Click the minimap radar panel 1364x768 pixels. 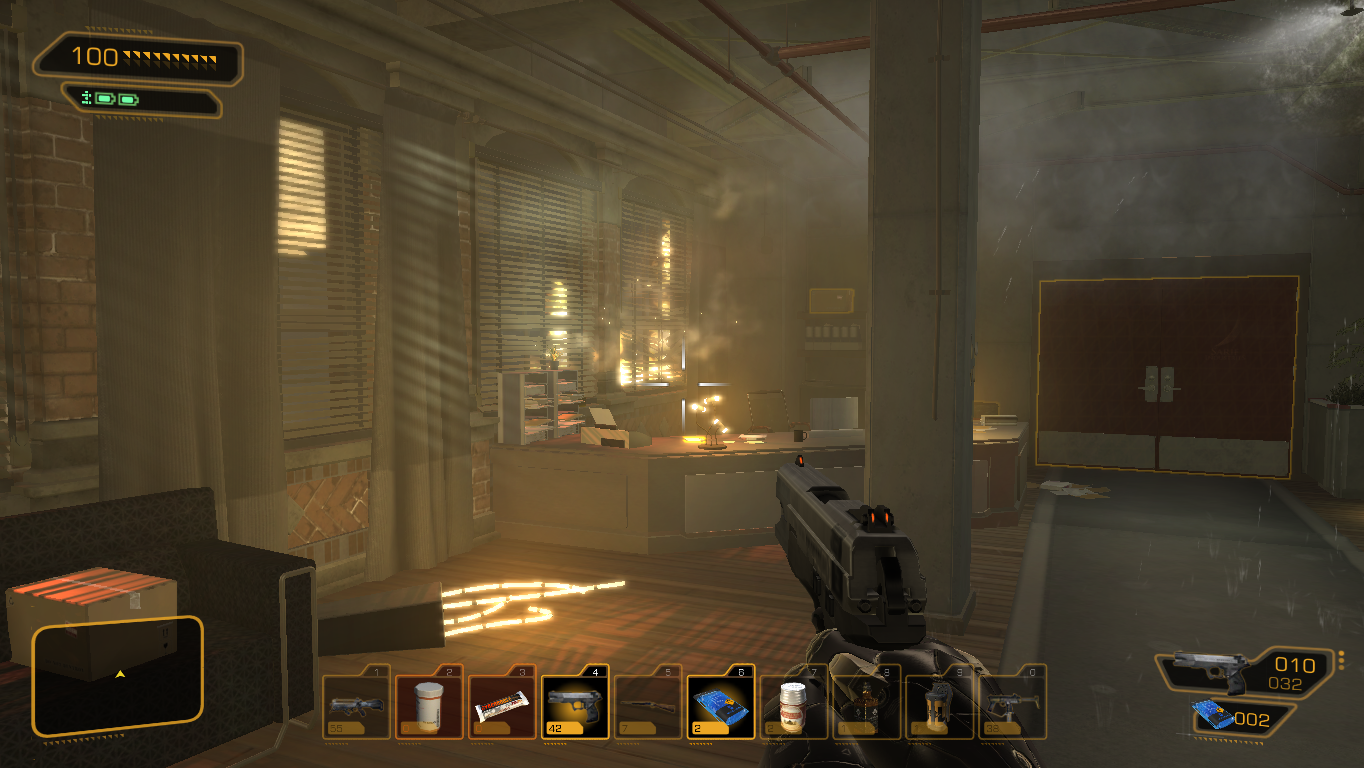tap(118, 676)
